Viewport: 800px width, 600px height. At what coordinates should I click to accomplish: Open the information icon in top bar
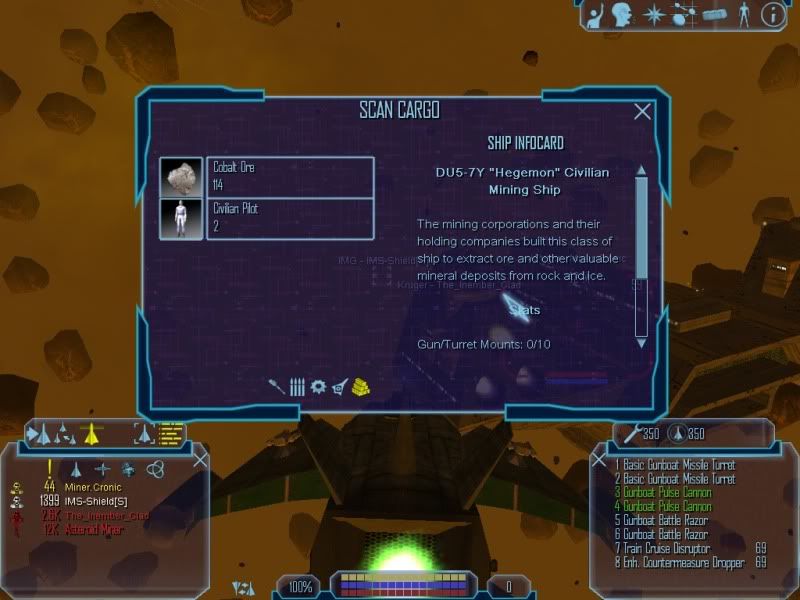pos(772,15)
